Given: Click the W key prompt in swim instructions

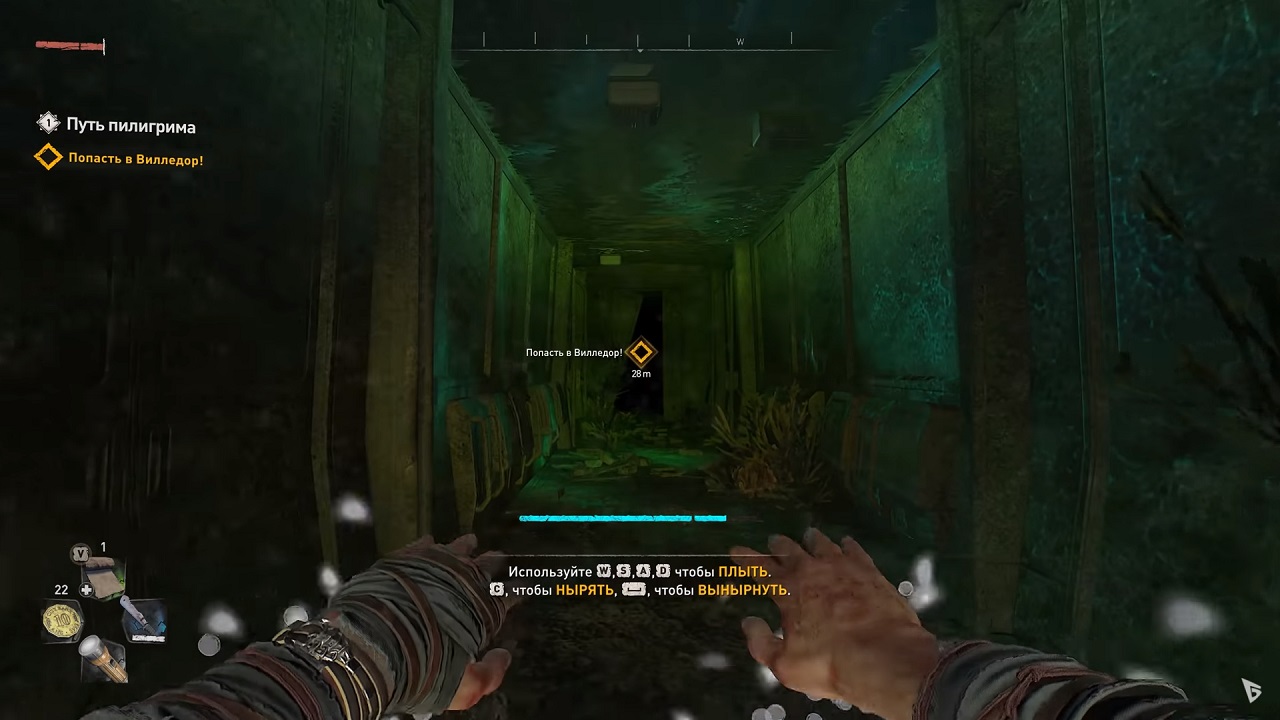Looking at the screenshot, I should (x=602, y=571).
